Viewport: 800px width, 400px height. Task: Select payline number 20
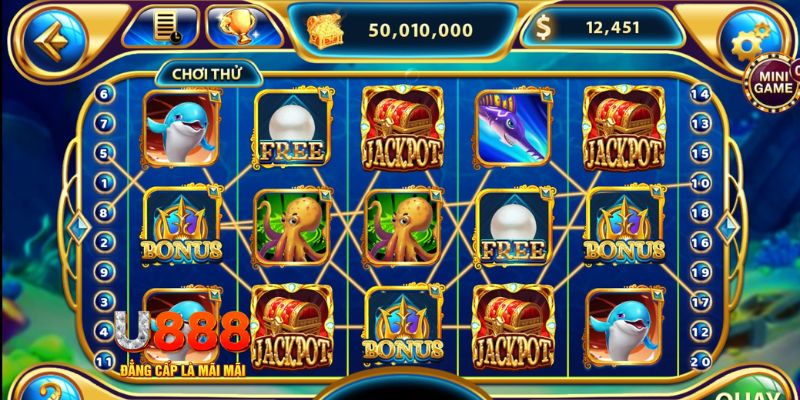tap(701, 360)
